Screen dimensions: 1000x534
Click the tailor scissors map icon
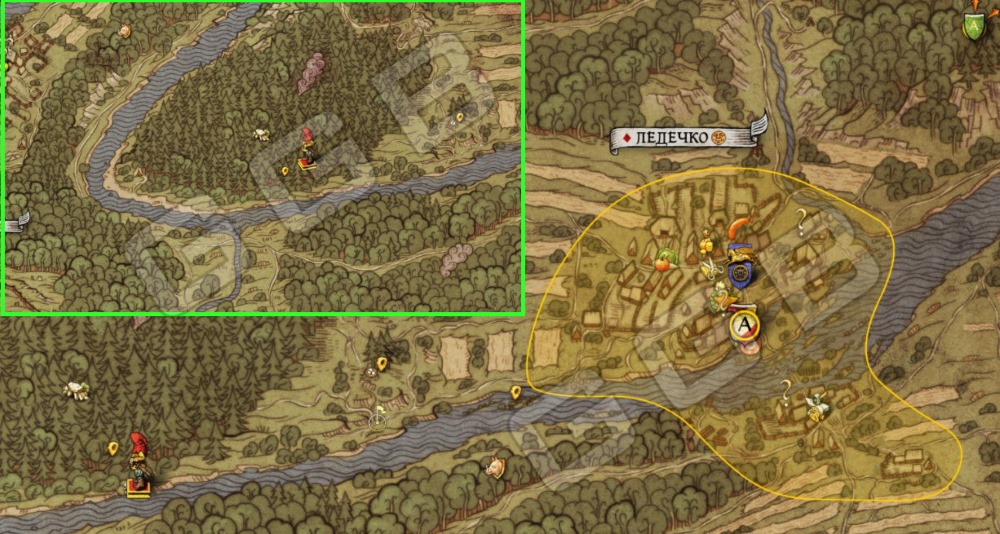[x=709, y=267]
